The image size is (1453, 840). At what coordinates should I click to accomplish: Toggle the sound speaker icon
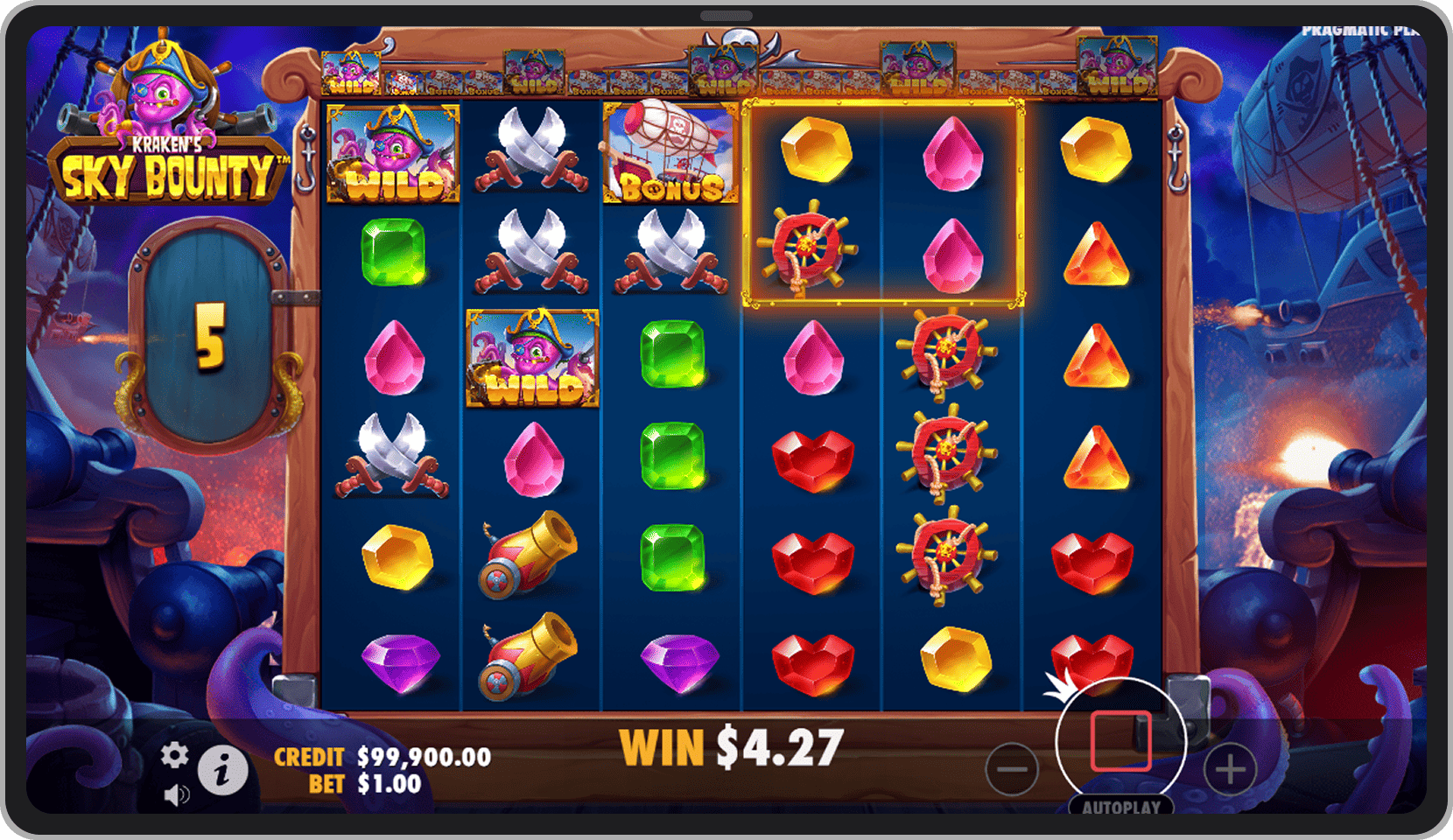pos(176,794)
